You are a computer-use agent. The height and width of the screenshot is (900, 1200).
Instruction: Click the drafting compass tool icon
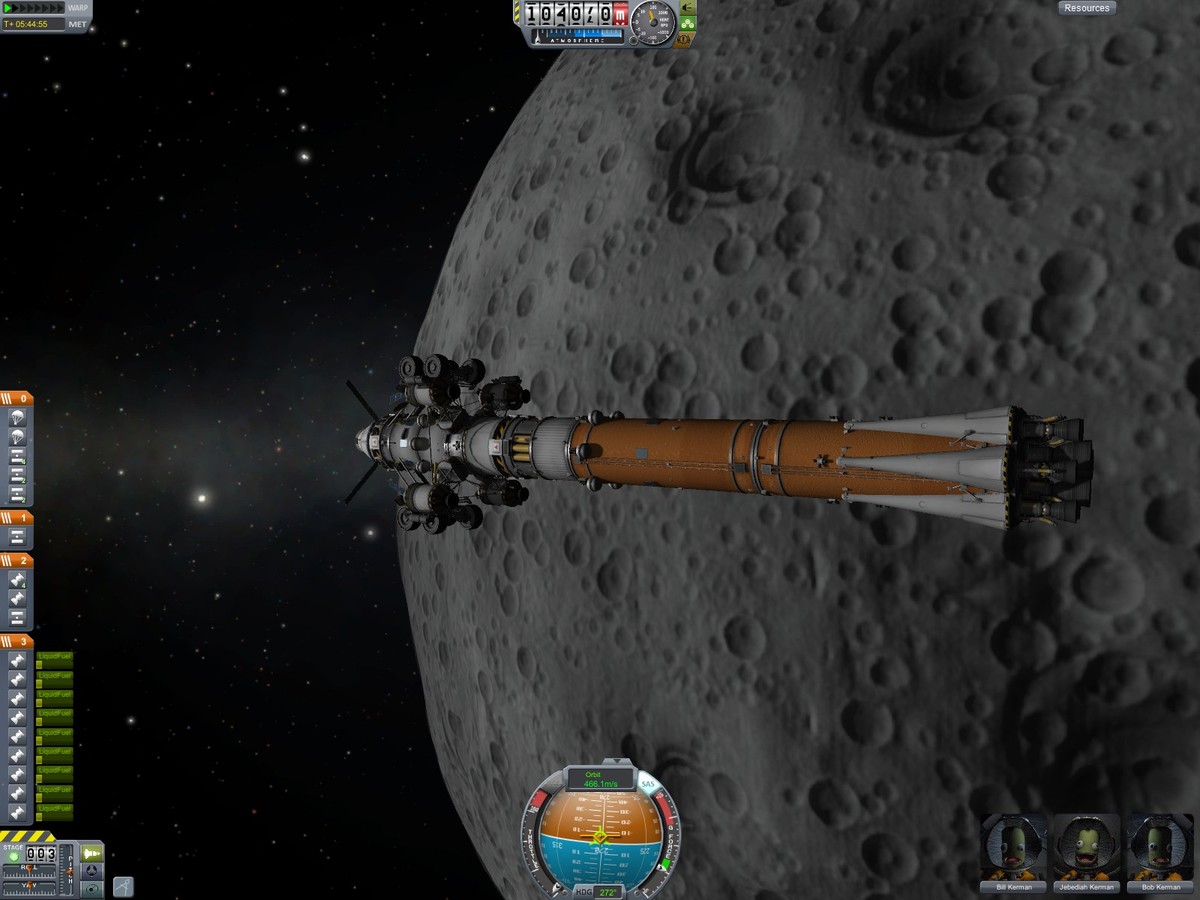122,886
